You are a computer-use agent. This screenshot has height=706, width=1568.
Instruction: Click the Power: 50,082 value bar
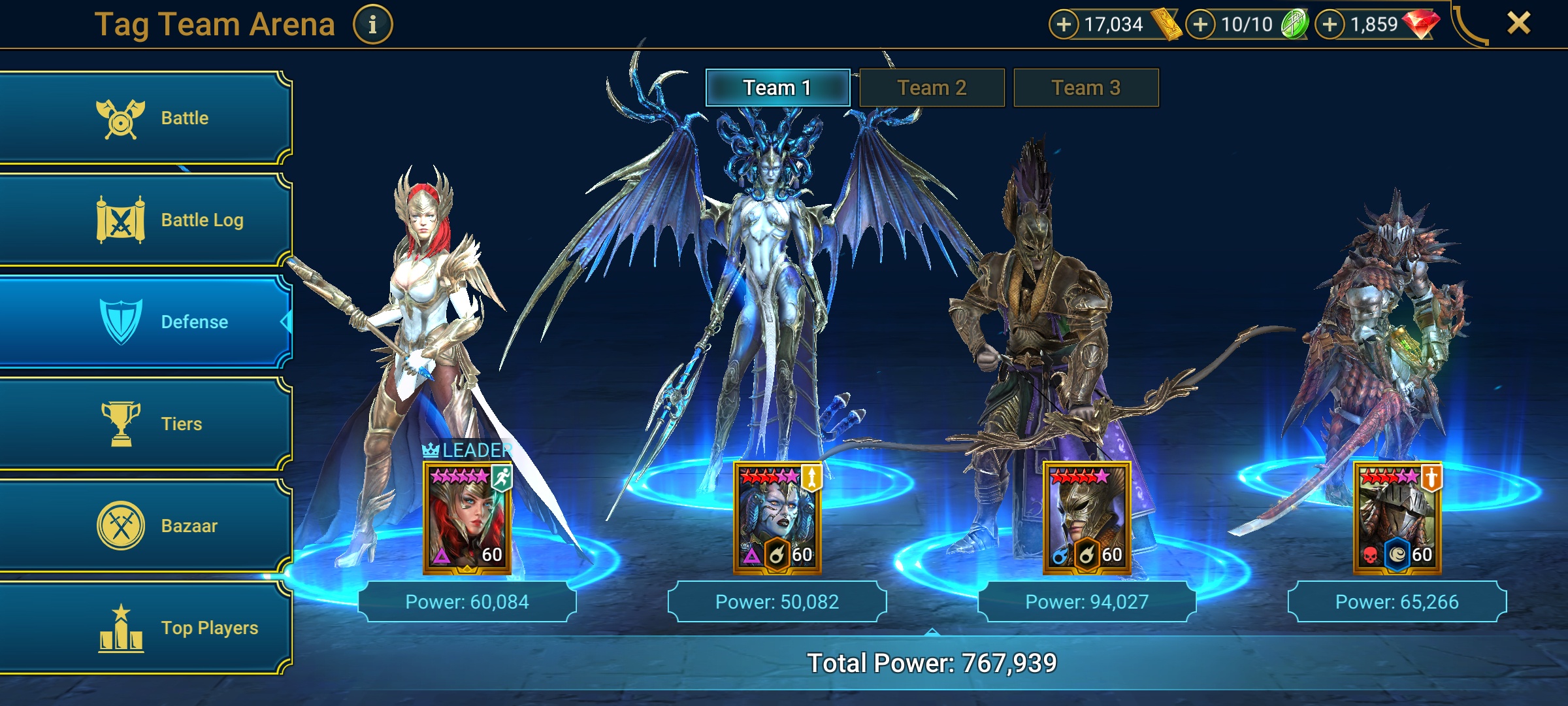click(777, 602)
